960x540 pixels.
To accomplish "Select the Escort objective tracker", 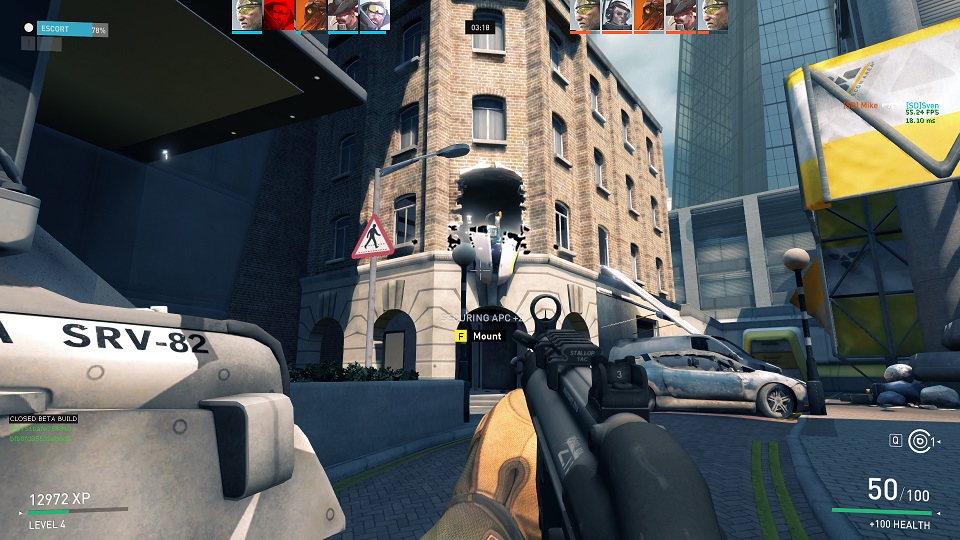I will (65, 30).
